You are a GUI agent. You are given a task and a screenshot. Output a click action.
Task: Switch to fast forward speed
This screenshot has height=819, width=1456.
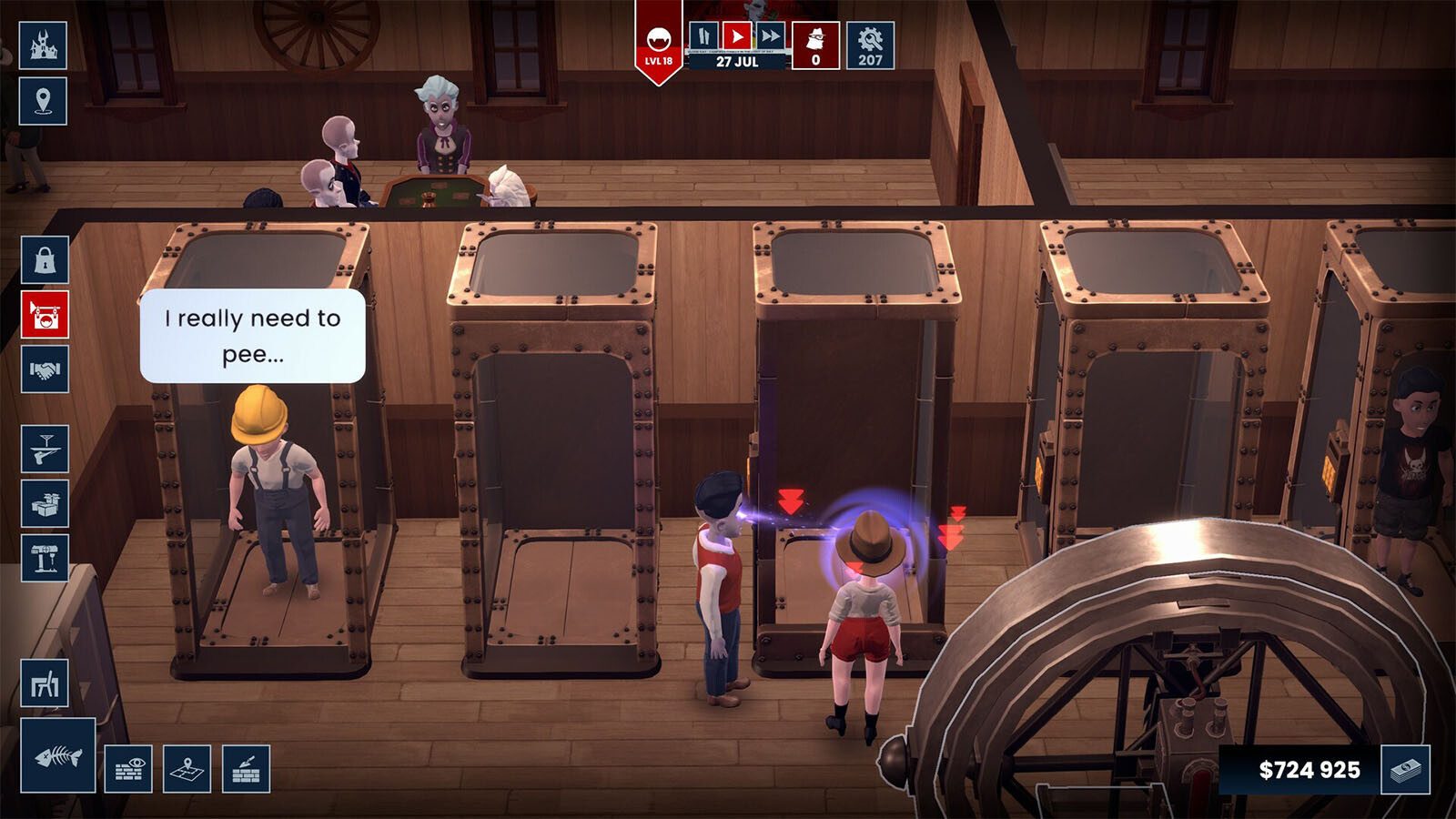tap(770, 36)
